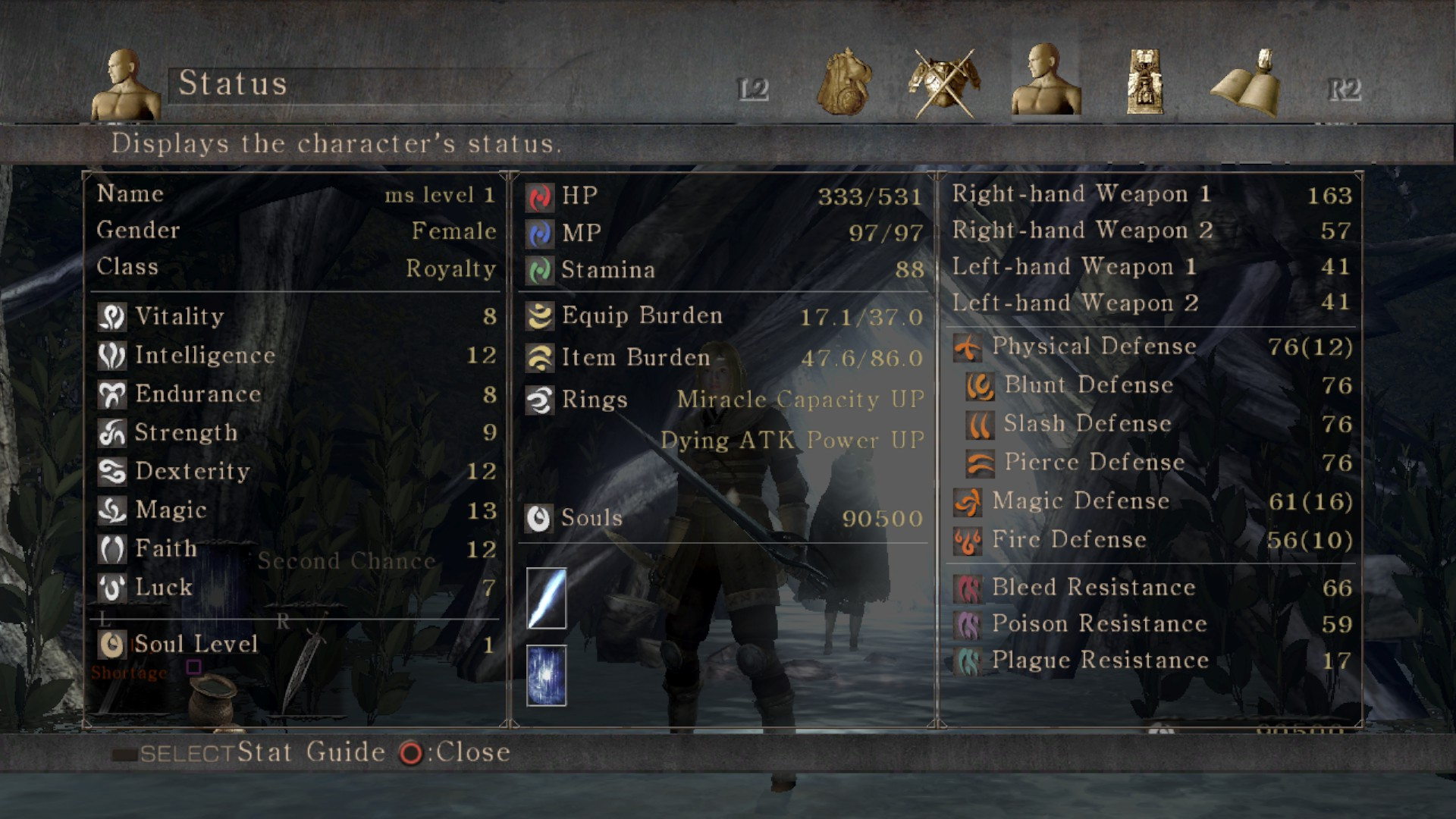
Task: Open the horse-head bag inventory tab
Action: 844,83
